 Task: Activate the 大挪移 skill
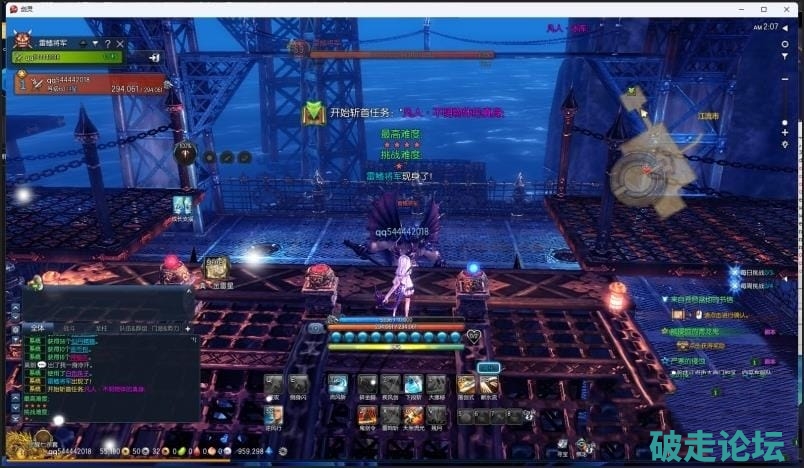436,383
